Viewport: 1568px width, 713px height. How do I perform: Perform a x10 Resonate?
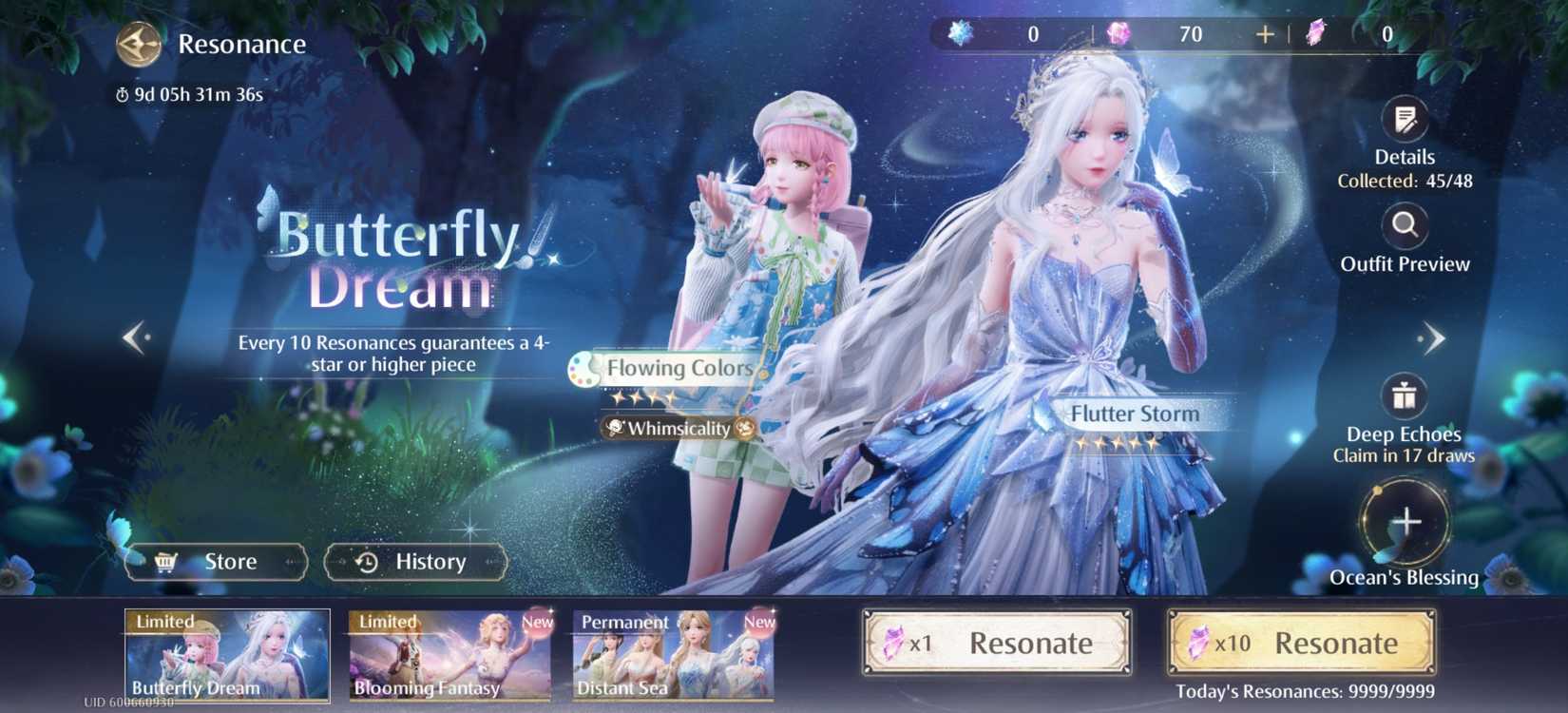tap(1301, 644)
